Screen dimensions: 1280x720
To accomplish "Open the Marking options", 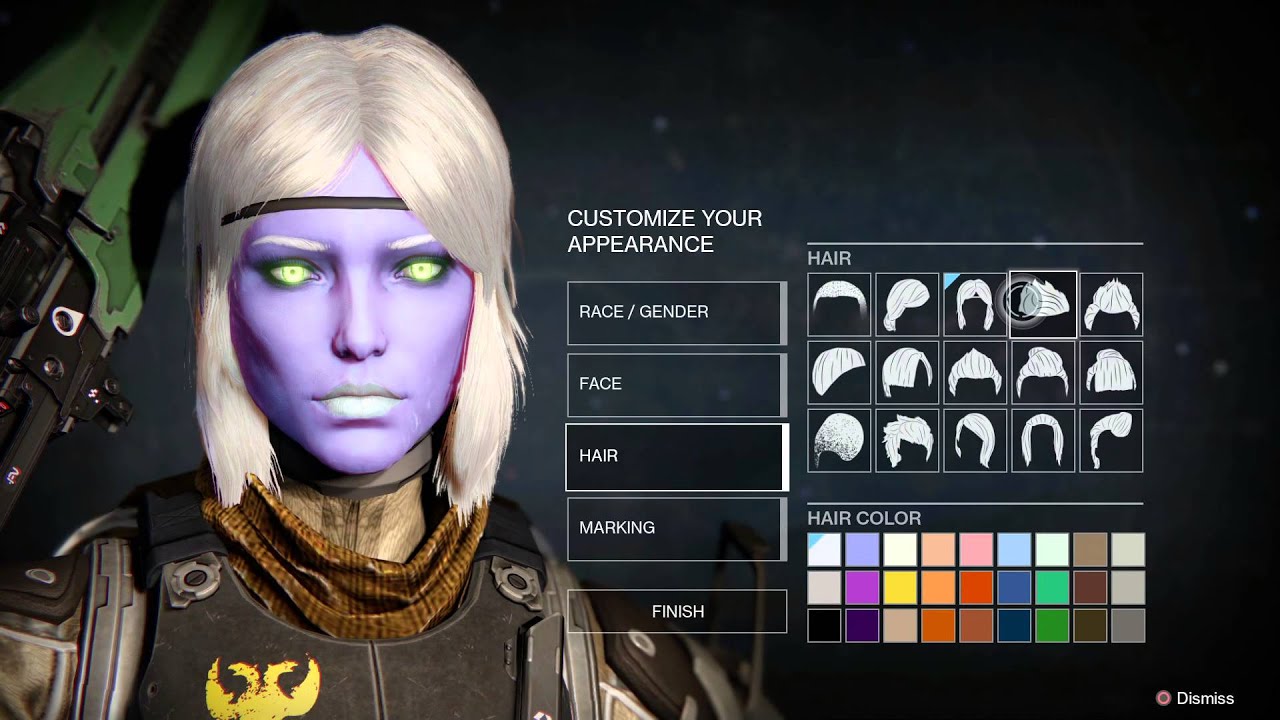I will pos(676,528).
